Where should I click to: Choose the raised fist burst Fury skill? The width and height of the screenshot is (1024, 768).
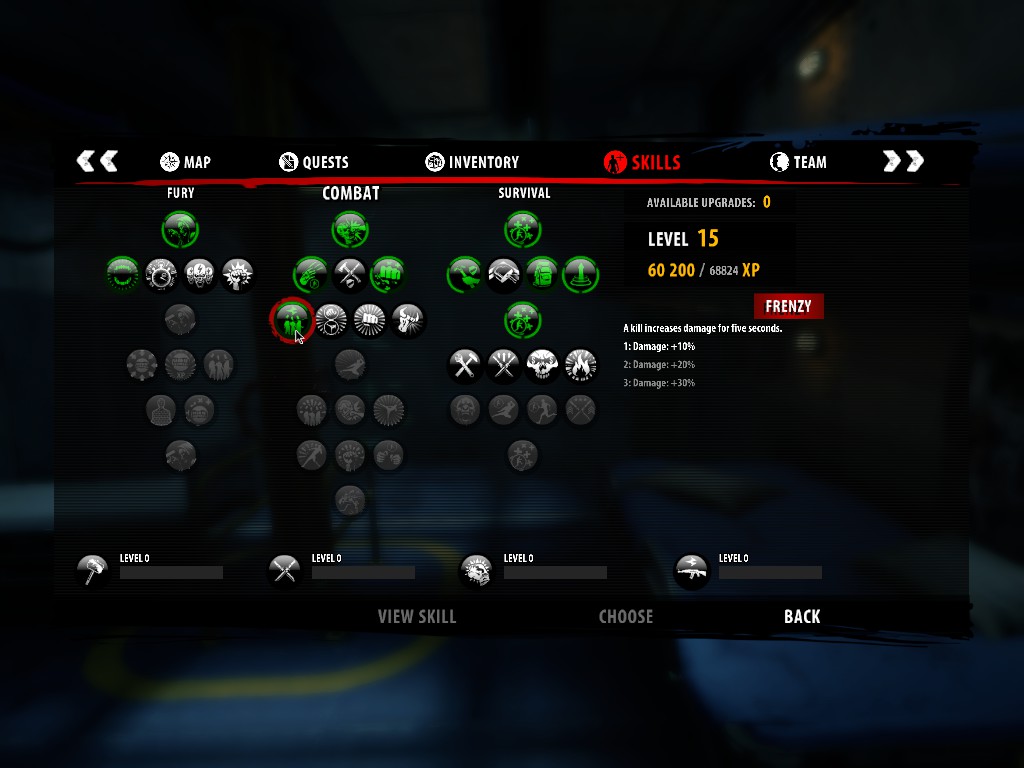(x=237, y=273)
